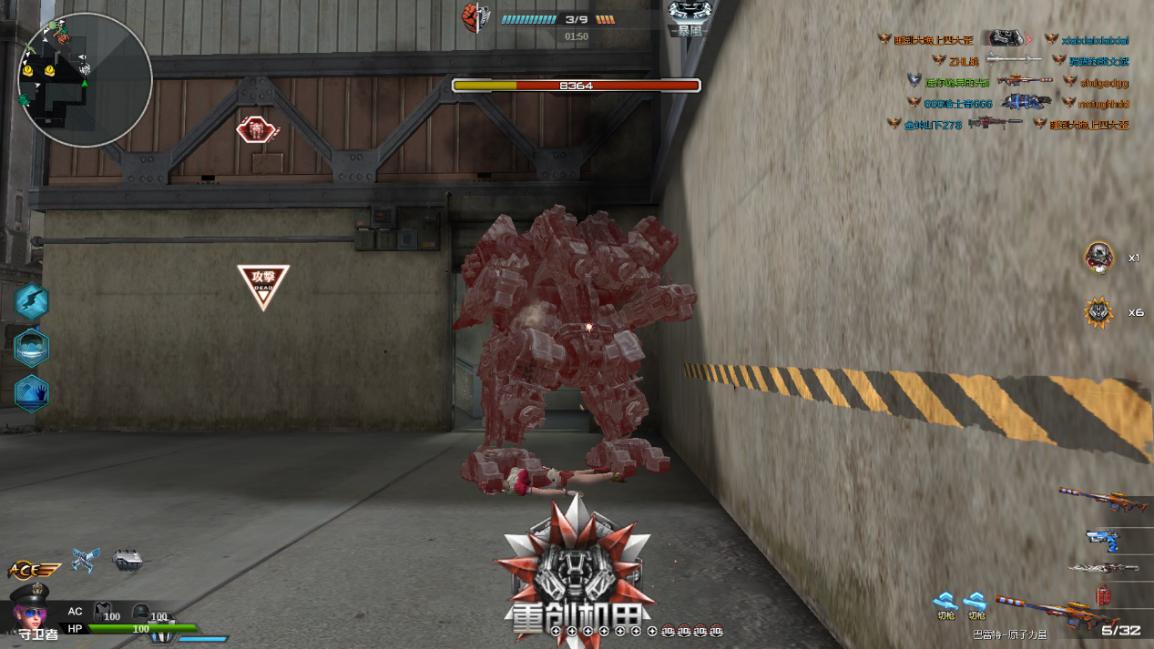Click the leftmost 切枪 weapon-switch icon
Screen dimensions: 1154x649
click(945, 605)
